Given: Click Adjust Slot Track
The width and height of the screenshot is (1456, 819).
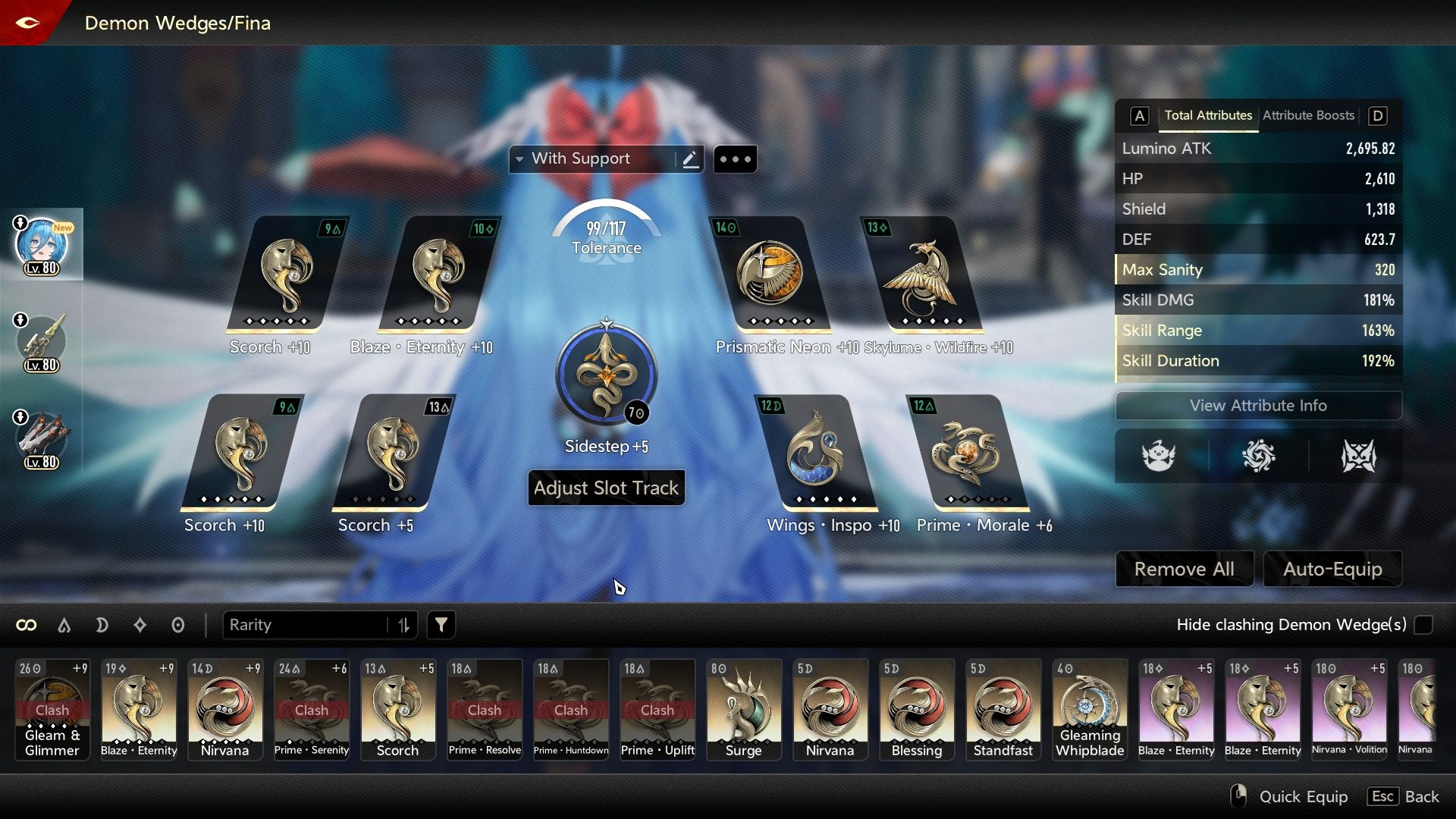Looking at the screenshot, I should (606, 488).
